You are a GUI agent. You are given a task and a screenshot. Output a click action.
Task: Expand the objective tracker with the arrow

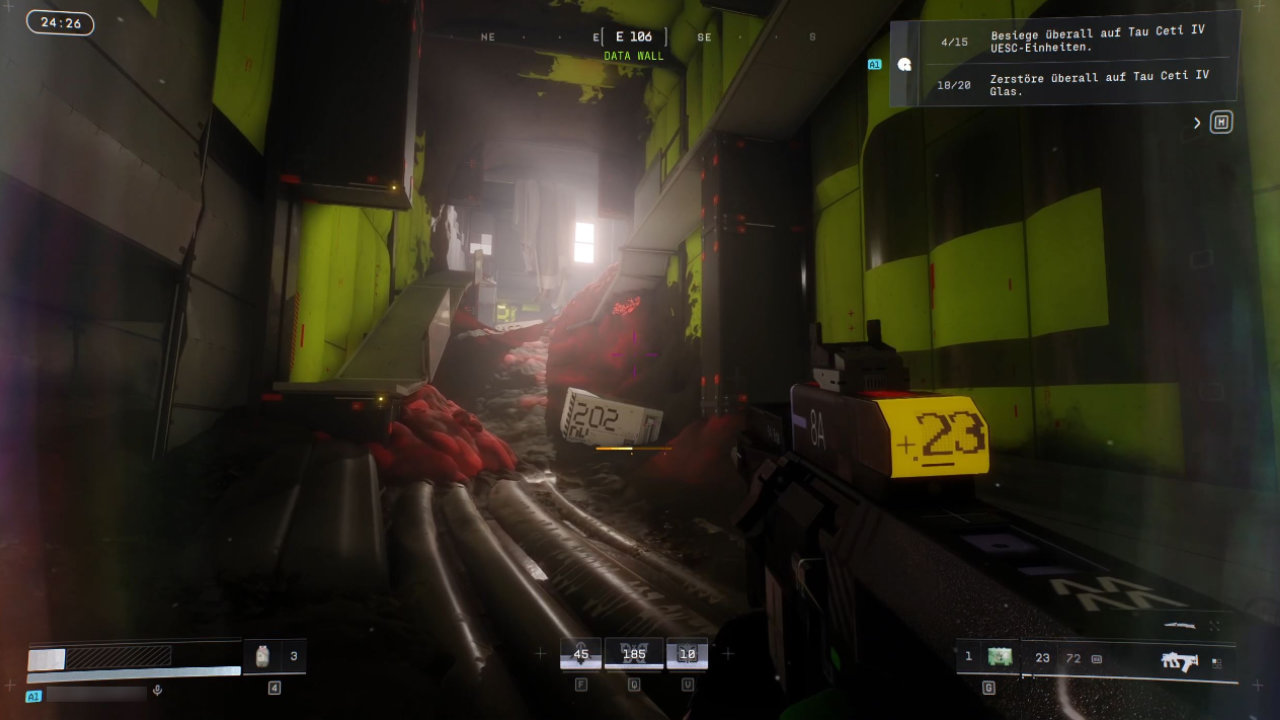(x=1197, y=123)
